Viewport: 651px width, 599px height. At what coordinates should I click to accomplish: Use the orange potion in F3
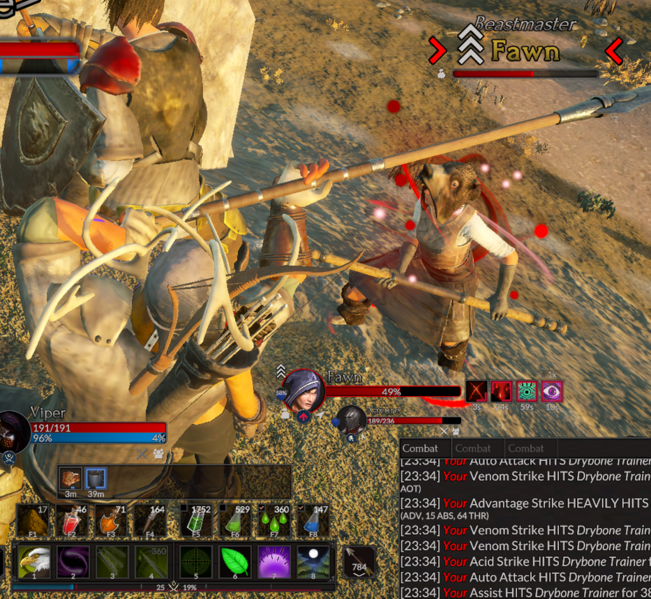pyautogui.click(x=110, y=522)
